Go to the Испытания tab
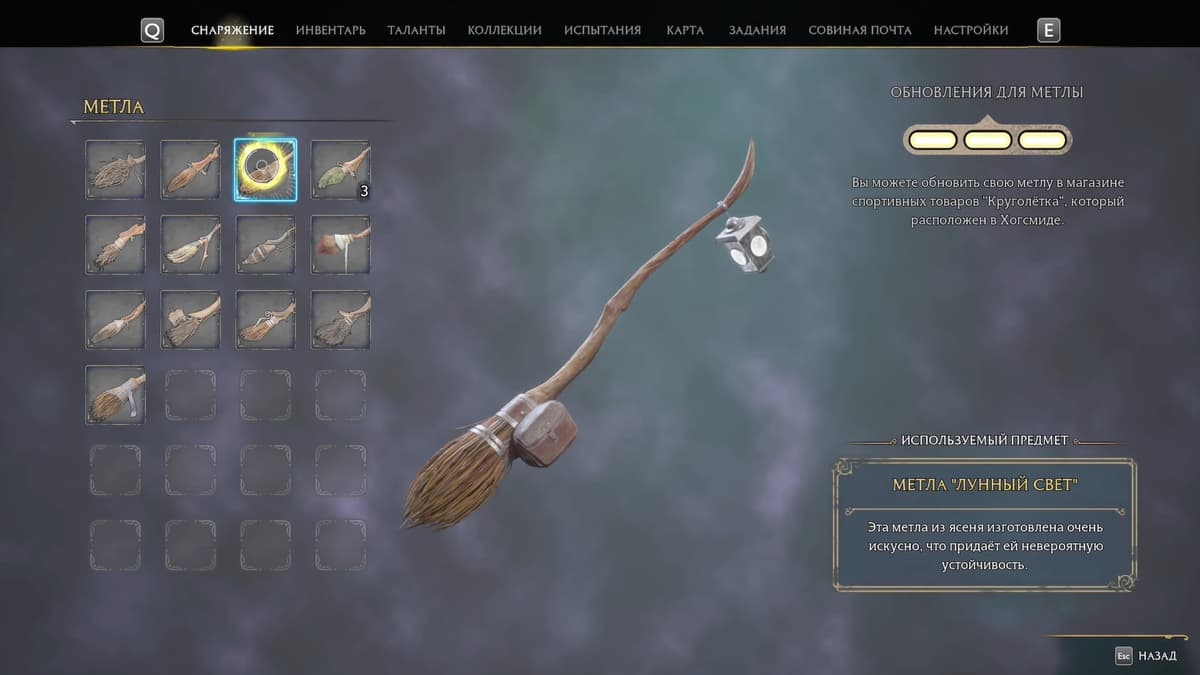1200x675 pixels. [x=602, y=30]
